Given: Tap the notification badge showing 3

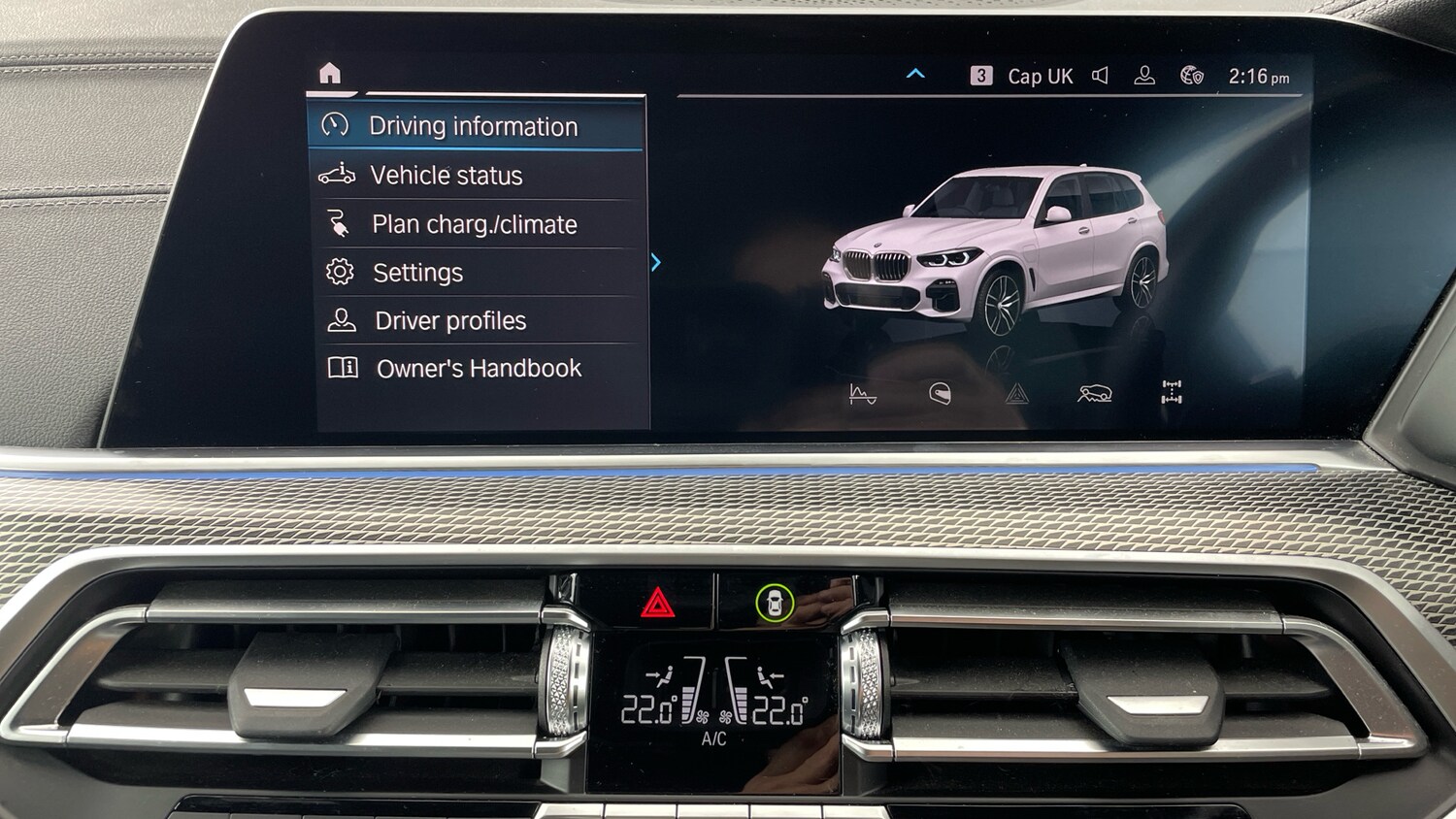Looking at the screenshot, I should click(983, 75).
